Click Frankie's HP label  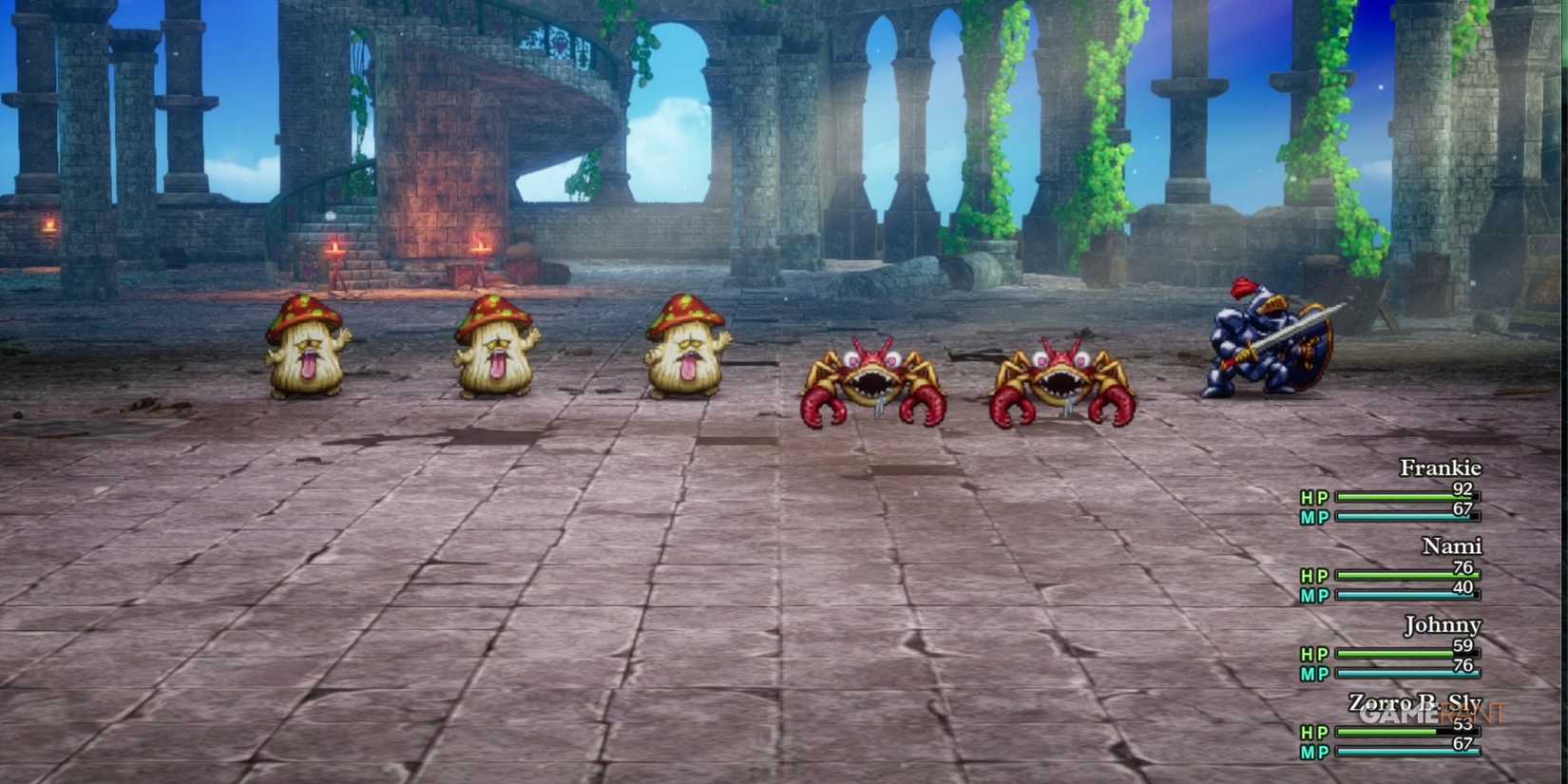[1314, 496]
